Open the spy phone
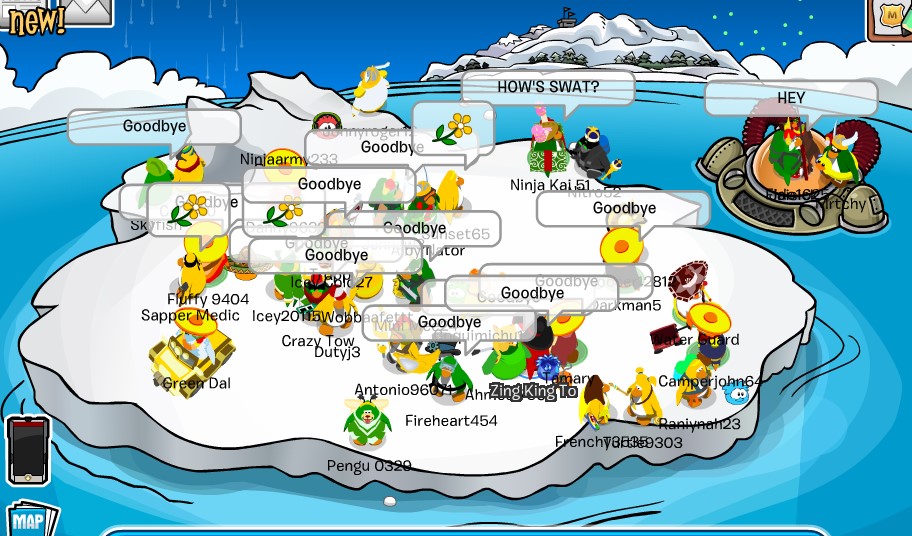The image size is (912, 536). (27, 450)
